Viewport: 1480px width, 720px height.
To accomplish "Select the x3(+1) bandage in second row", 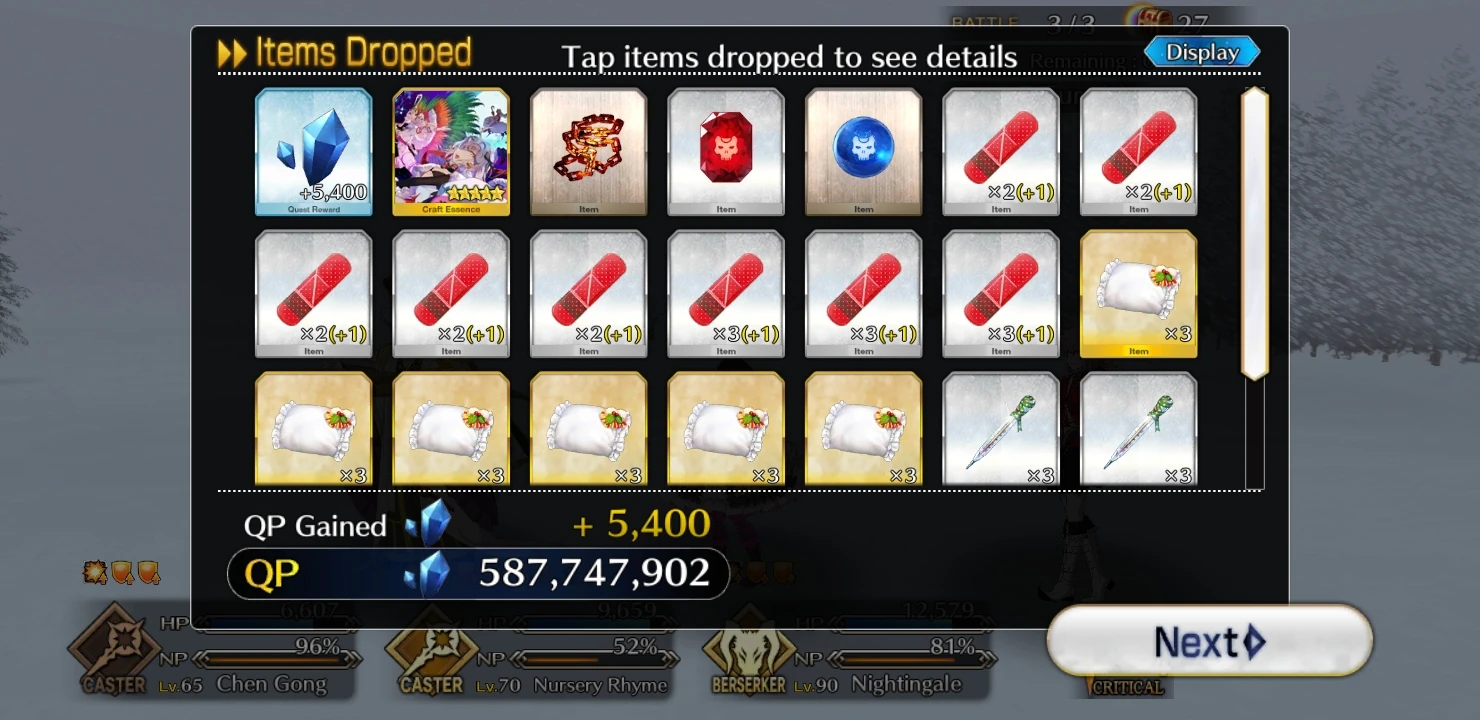I will 725,292.
